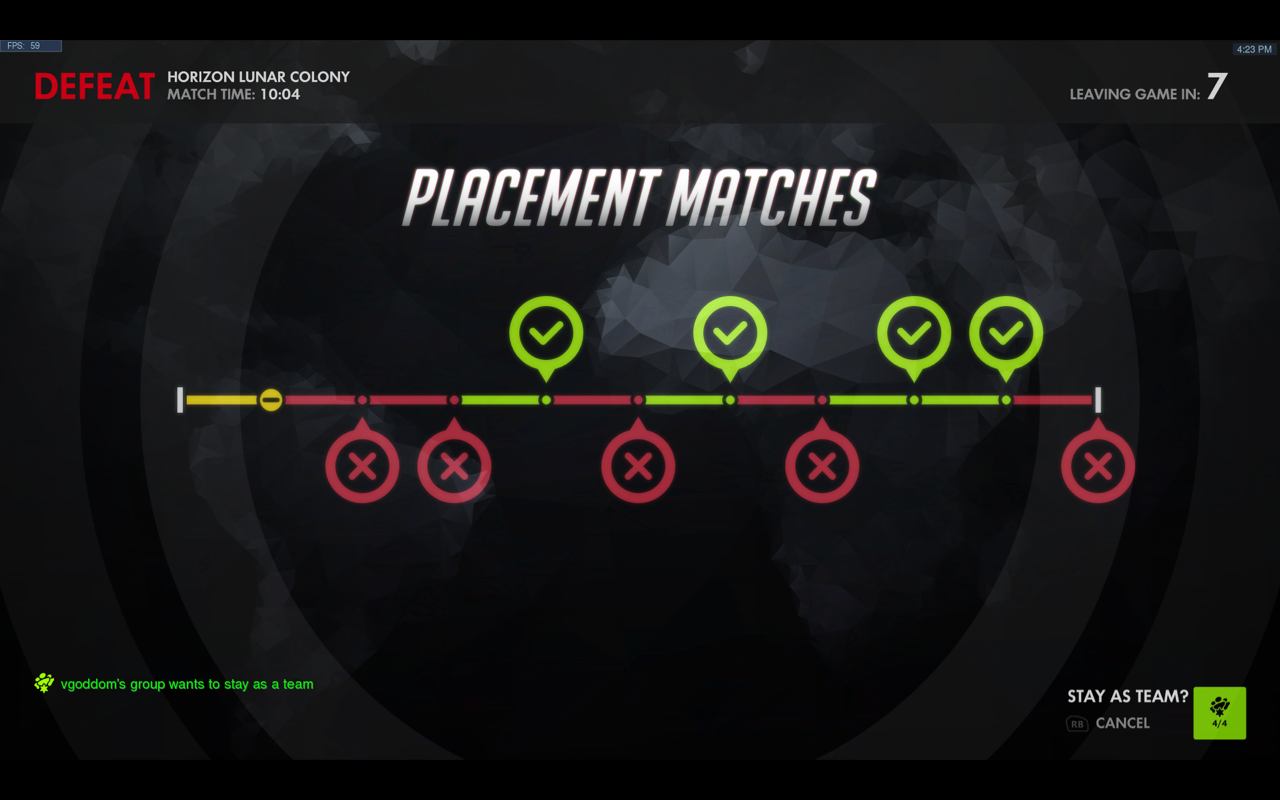Image resolution: width=1280 pixels, height=800 pixels.
Task: Cancel staying as a team
Action: pyautogui.click(x=1121, y=723)
